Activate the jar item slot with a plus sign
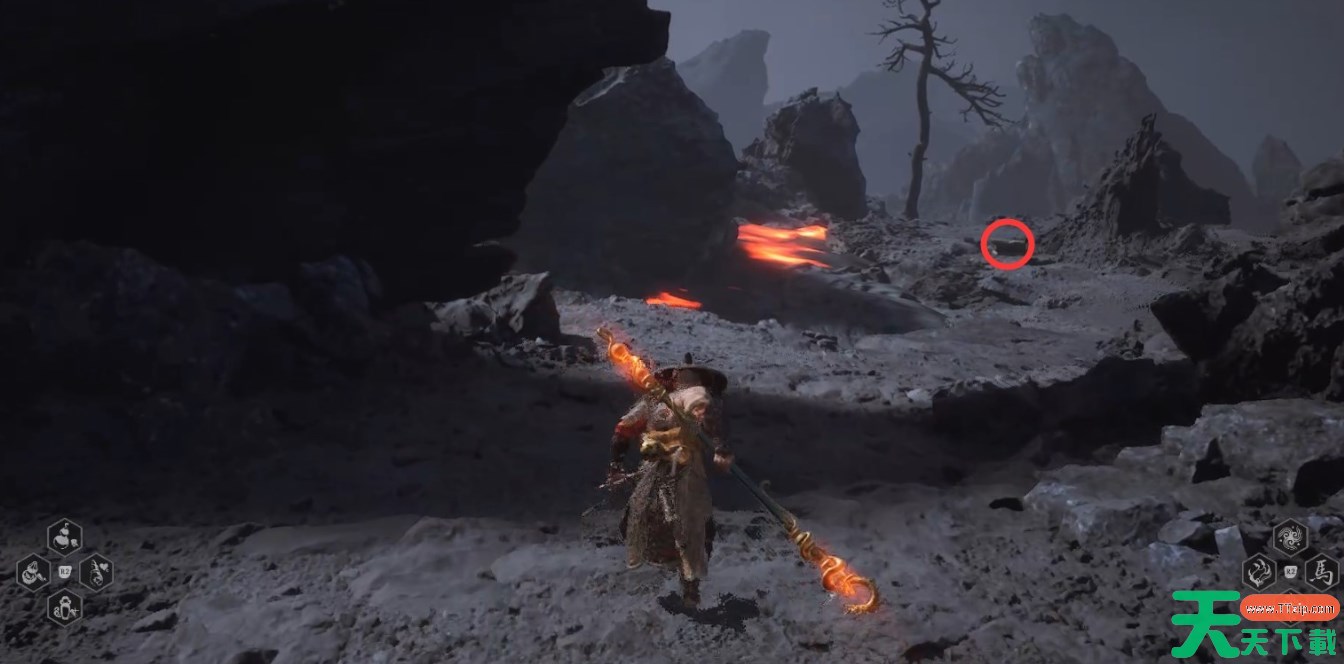Image resolution: width=1344 pixels, height=664 pixels. (65, 607)
